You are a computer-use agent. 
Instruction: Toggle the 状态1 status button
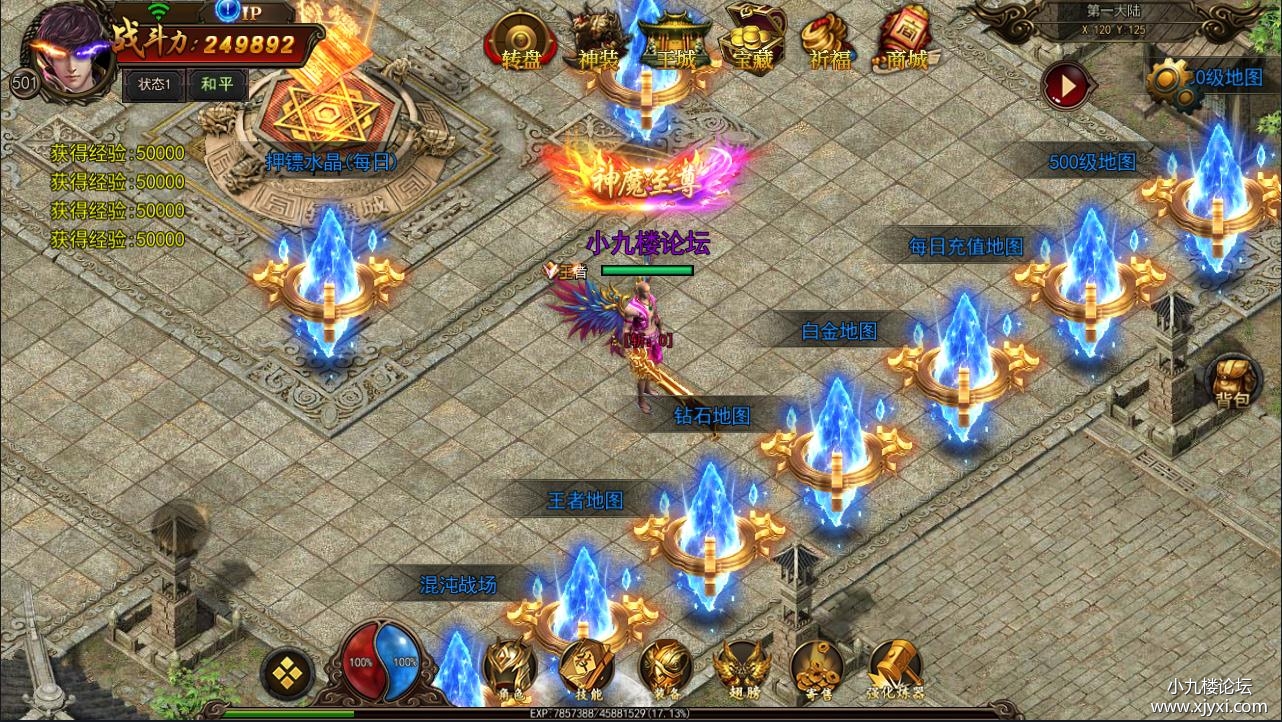click(154, 85)
